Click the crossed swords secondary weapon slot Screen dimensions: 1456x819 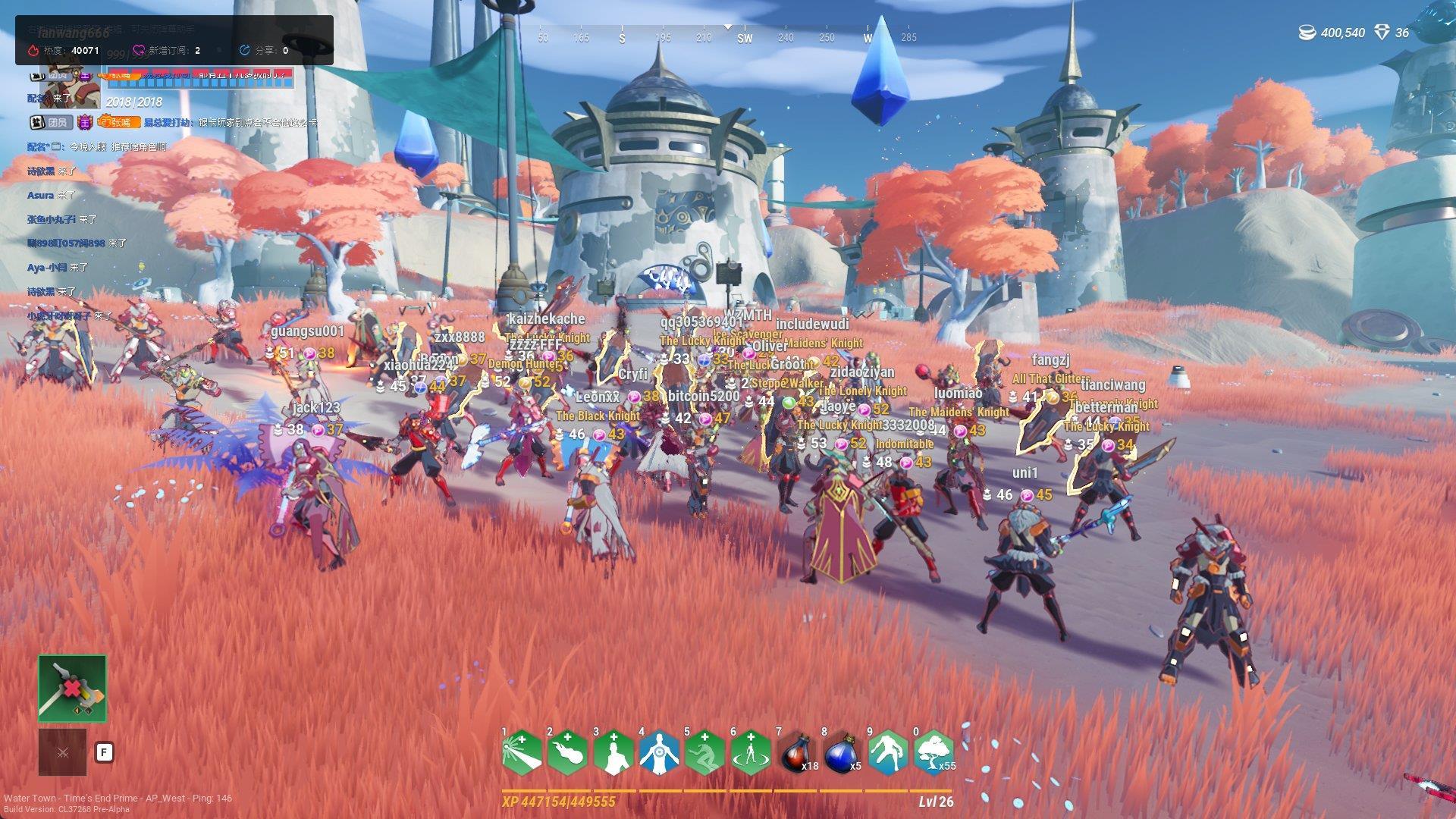click(63, 752)
